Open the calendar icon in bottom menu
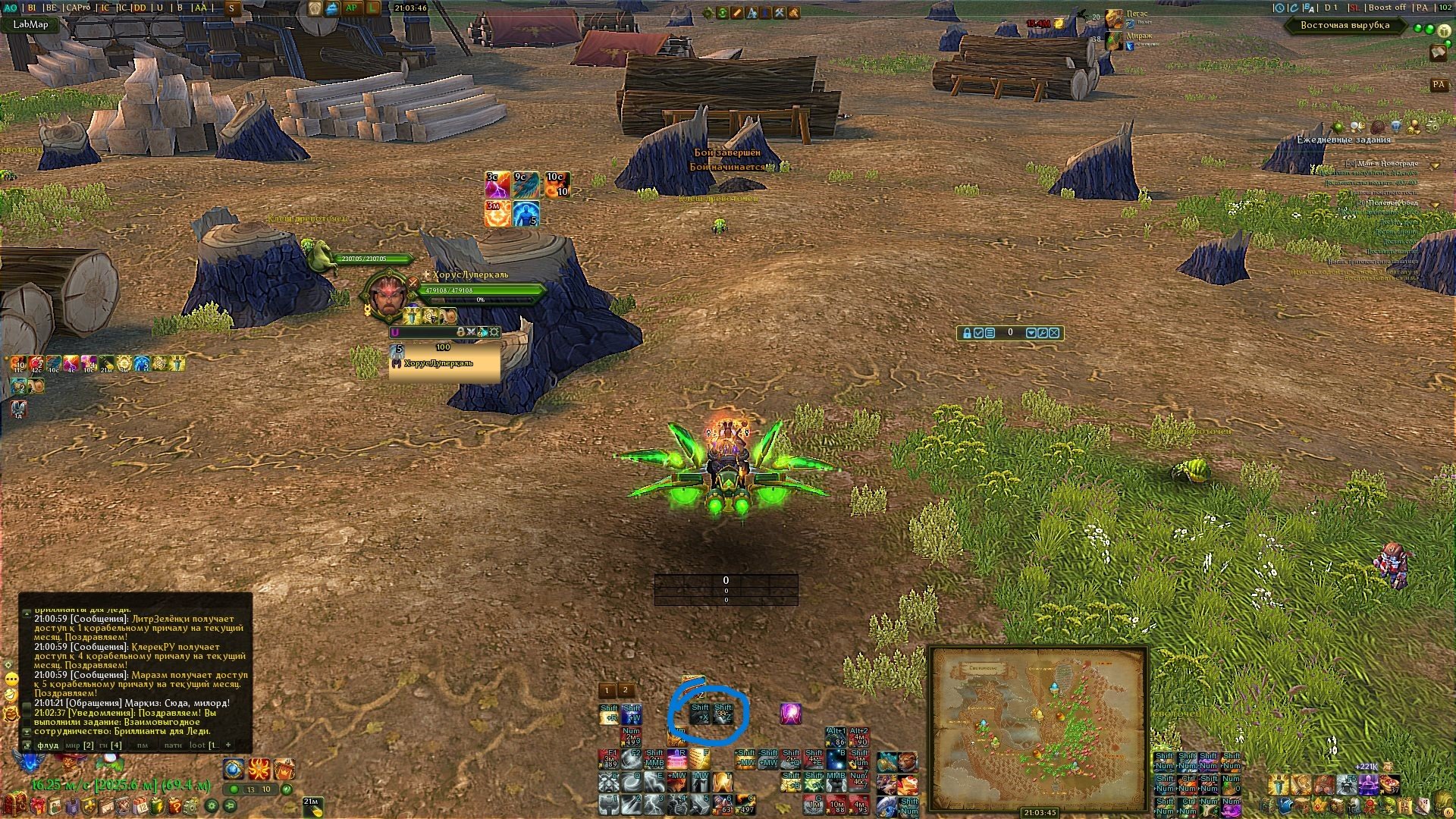The image size is (1456, 819). pyautogui.click(x=140, y=805)
